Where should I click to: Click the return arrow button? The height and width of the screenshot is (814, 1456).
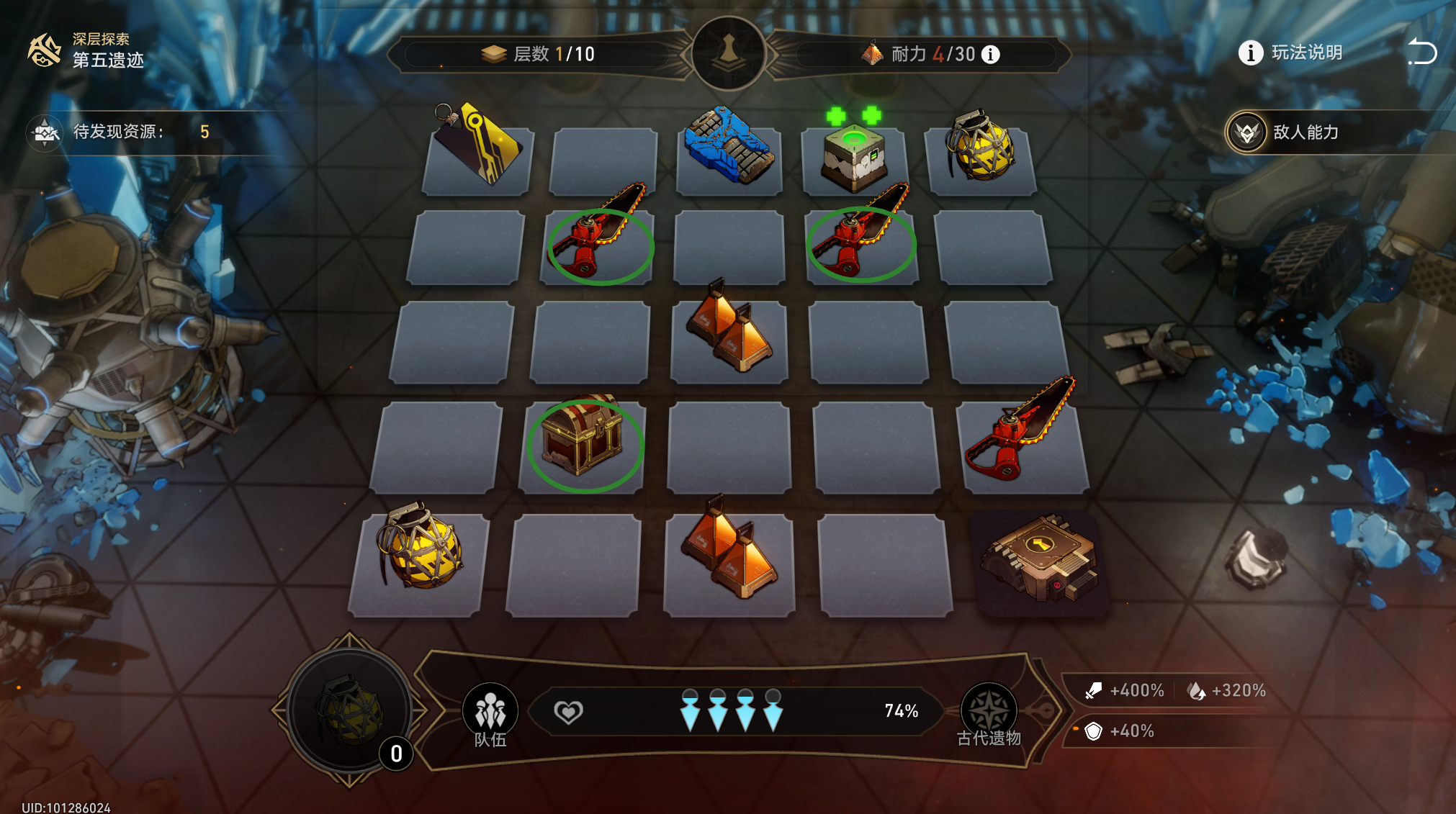click(1422, 52)
